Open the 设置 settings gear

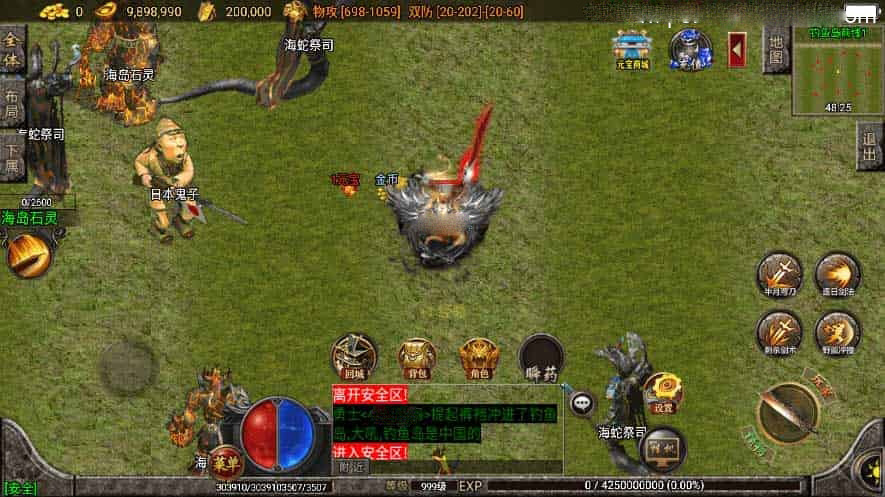click(x=662, y=391)
